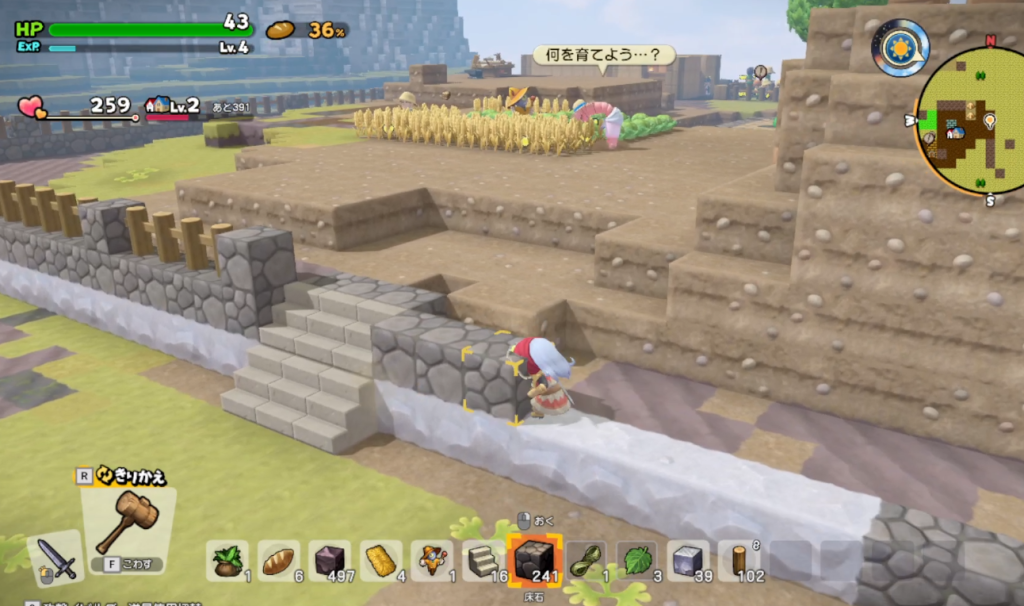Click the sun time-of-day icon
This screenshot has width=1024, height=606.
coord(900,47)
